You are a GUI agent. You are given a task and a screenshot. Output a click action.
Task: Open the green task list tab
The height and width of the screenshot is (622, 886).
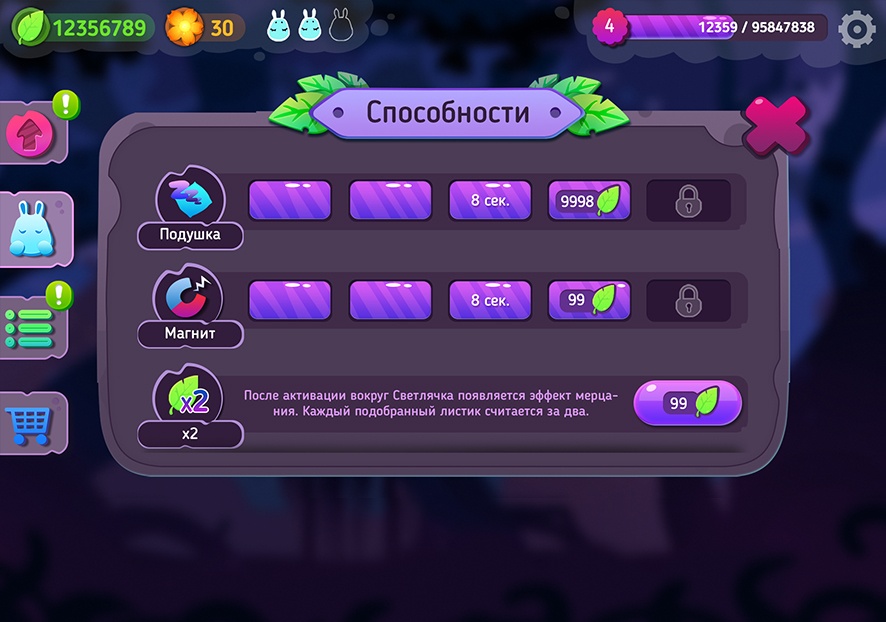coord(30,328)
